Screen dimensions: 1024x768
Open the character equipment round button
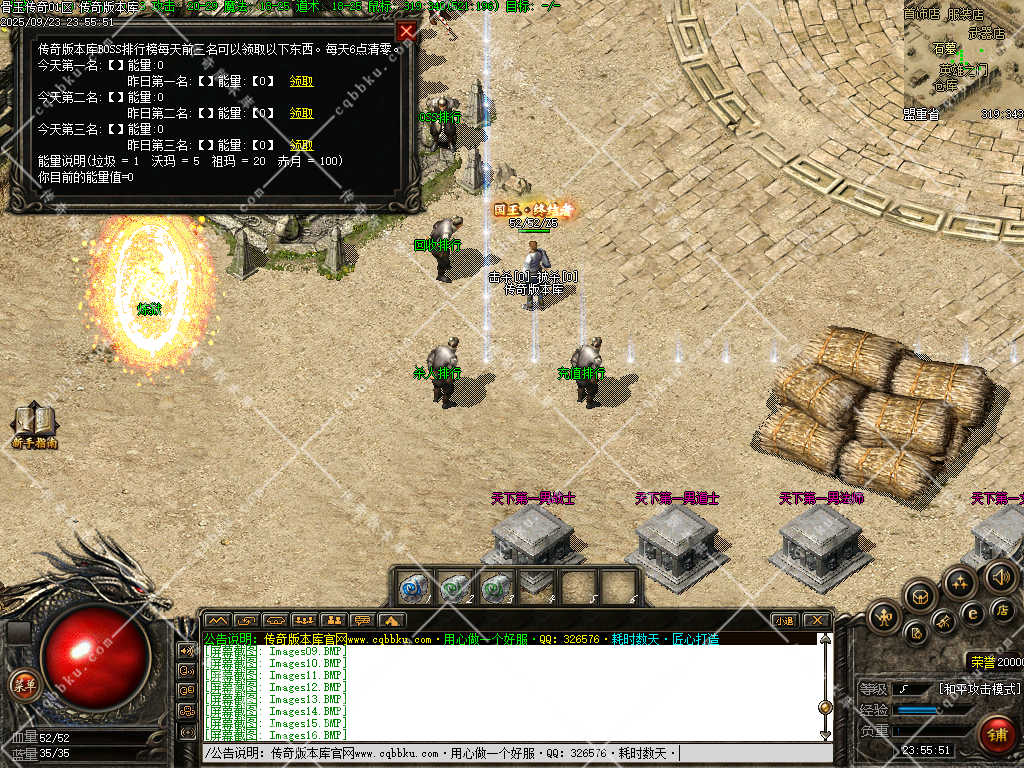(884, 617)
